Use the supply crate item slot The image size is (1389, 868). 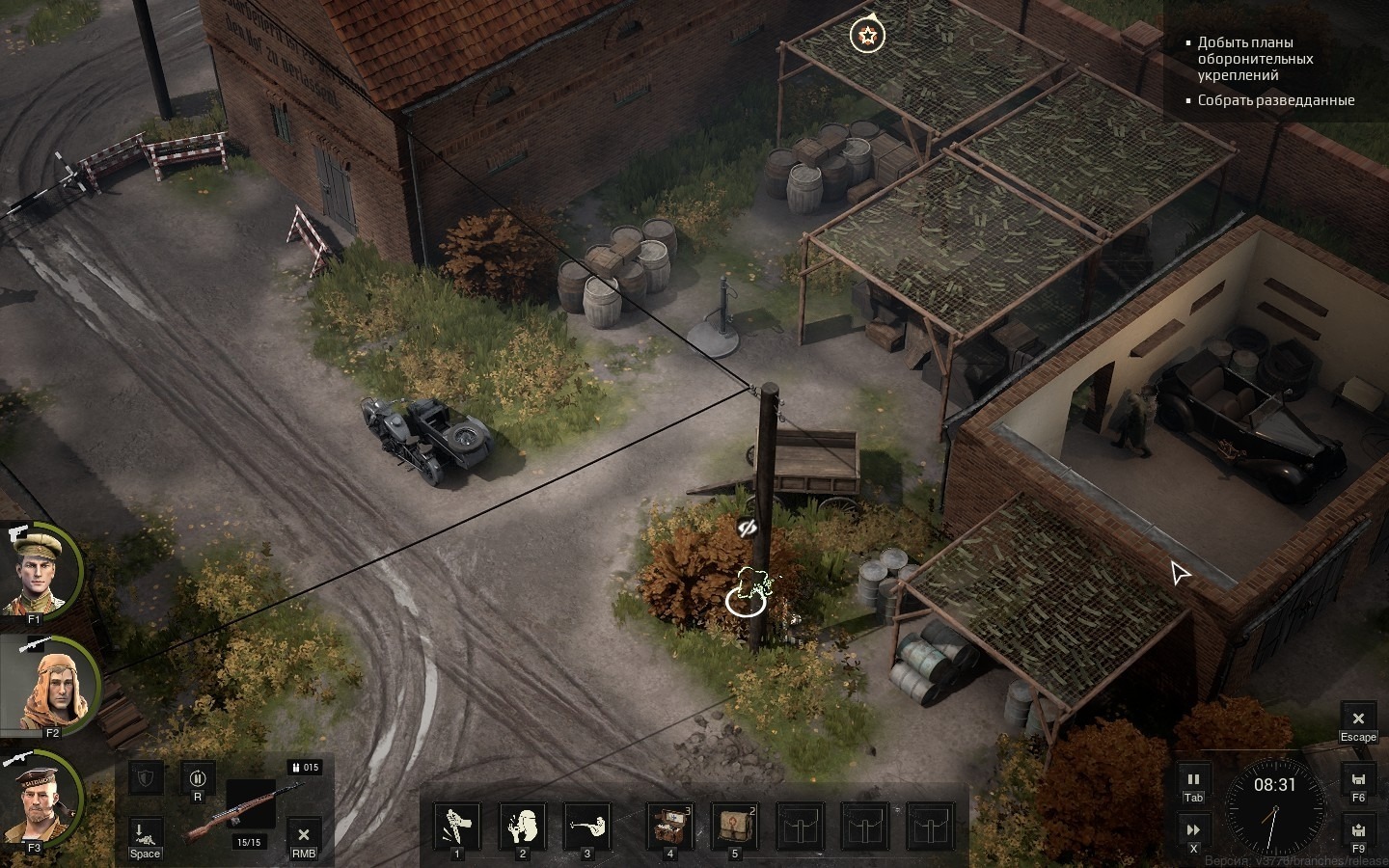669,827
